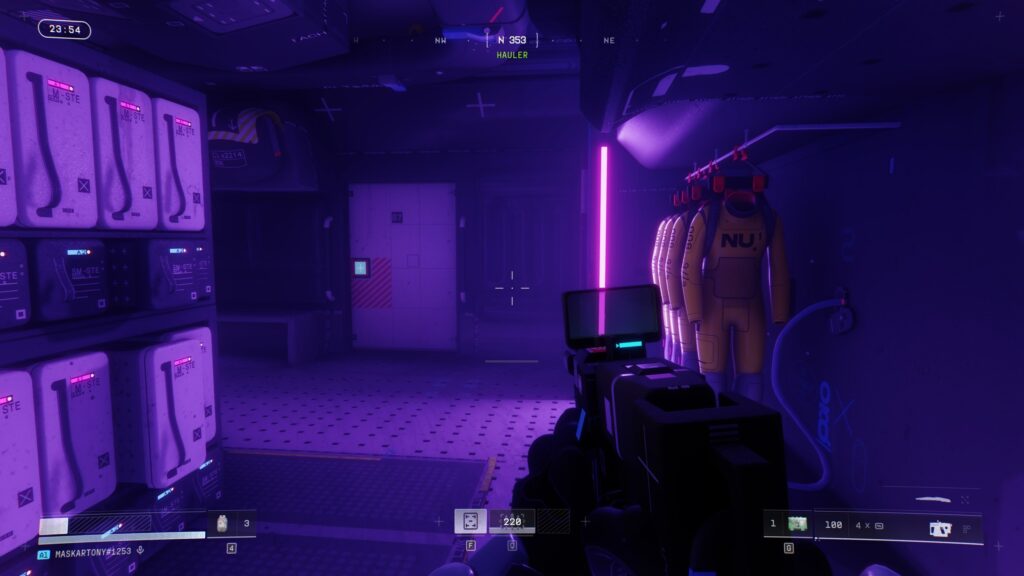The image size is (1024, 576).
Task: Click the equipped weapon icon
Action: click(x=939, y=528)
